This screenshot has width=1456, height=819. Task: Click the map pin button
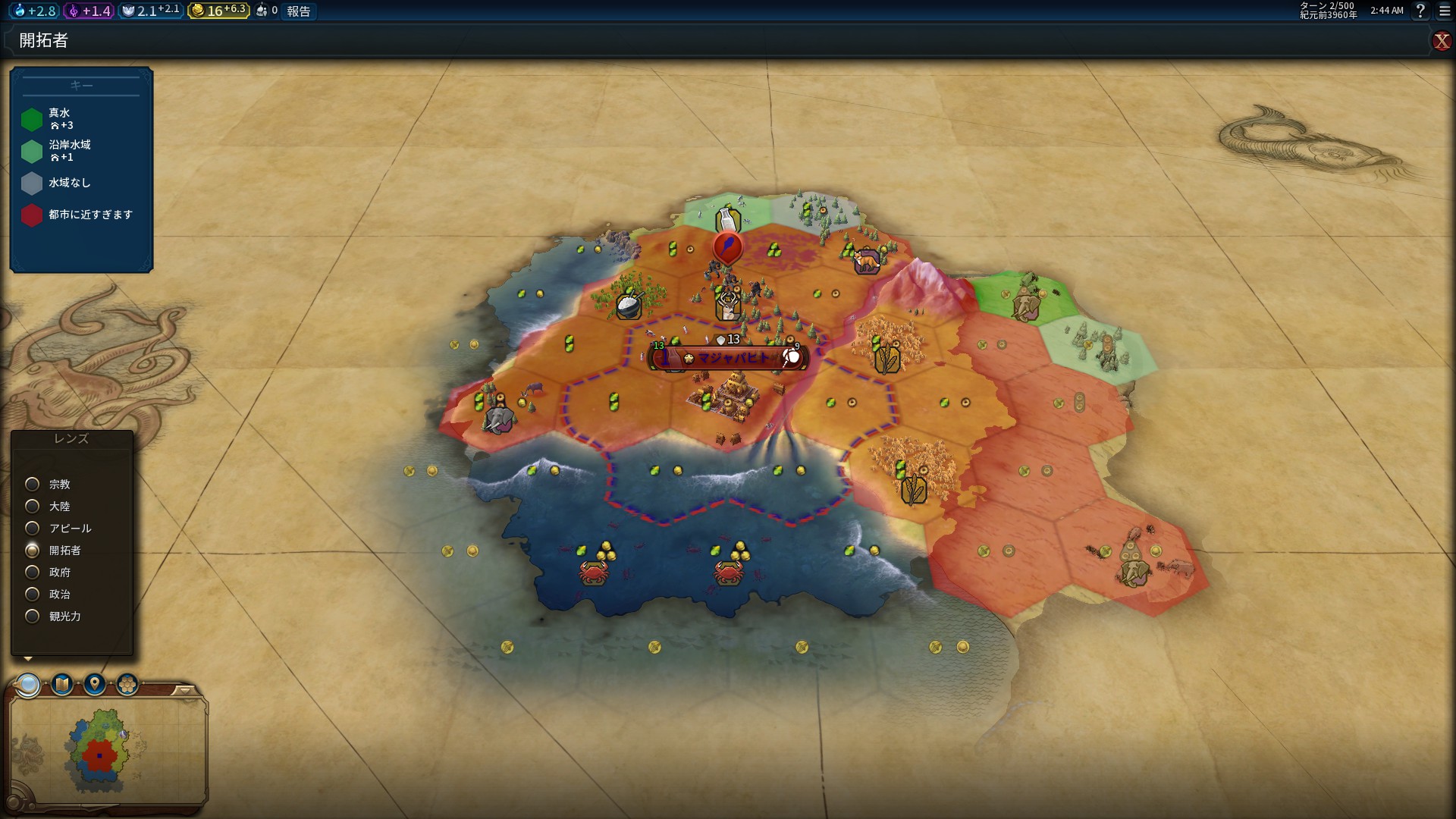(94, 685)
